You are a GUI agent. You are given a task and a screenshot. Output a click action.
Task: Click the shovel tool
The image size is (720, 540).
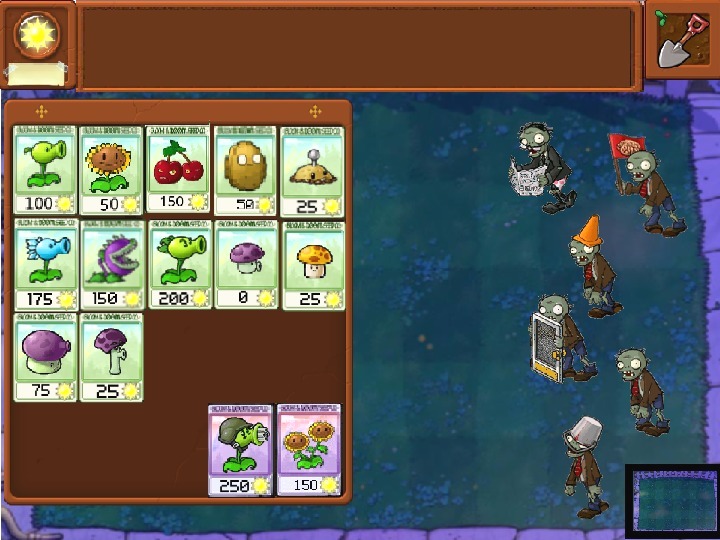click(x=679, y=39)
